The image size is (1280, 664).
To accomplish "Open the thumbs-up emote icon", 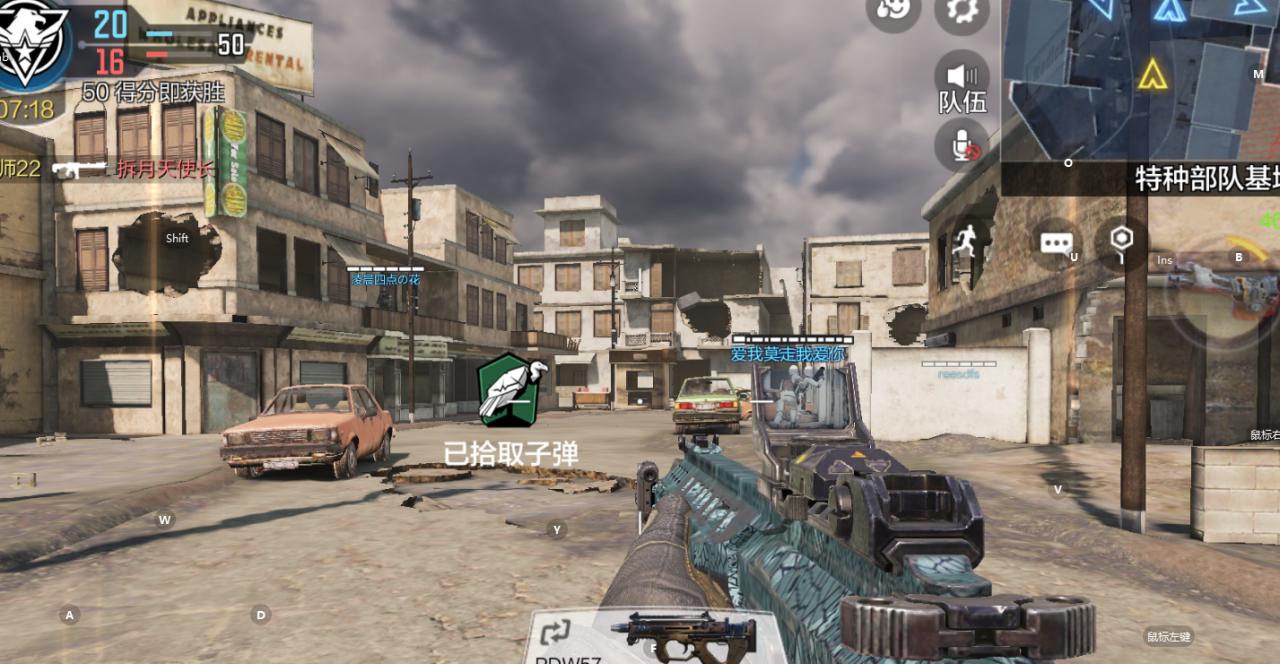I will tap(892, 10).
